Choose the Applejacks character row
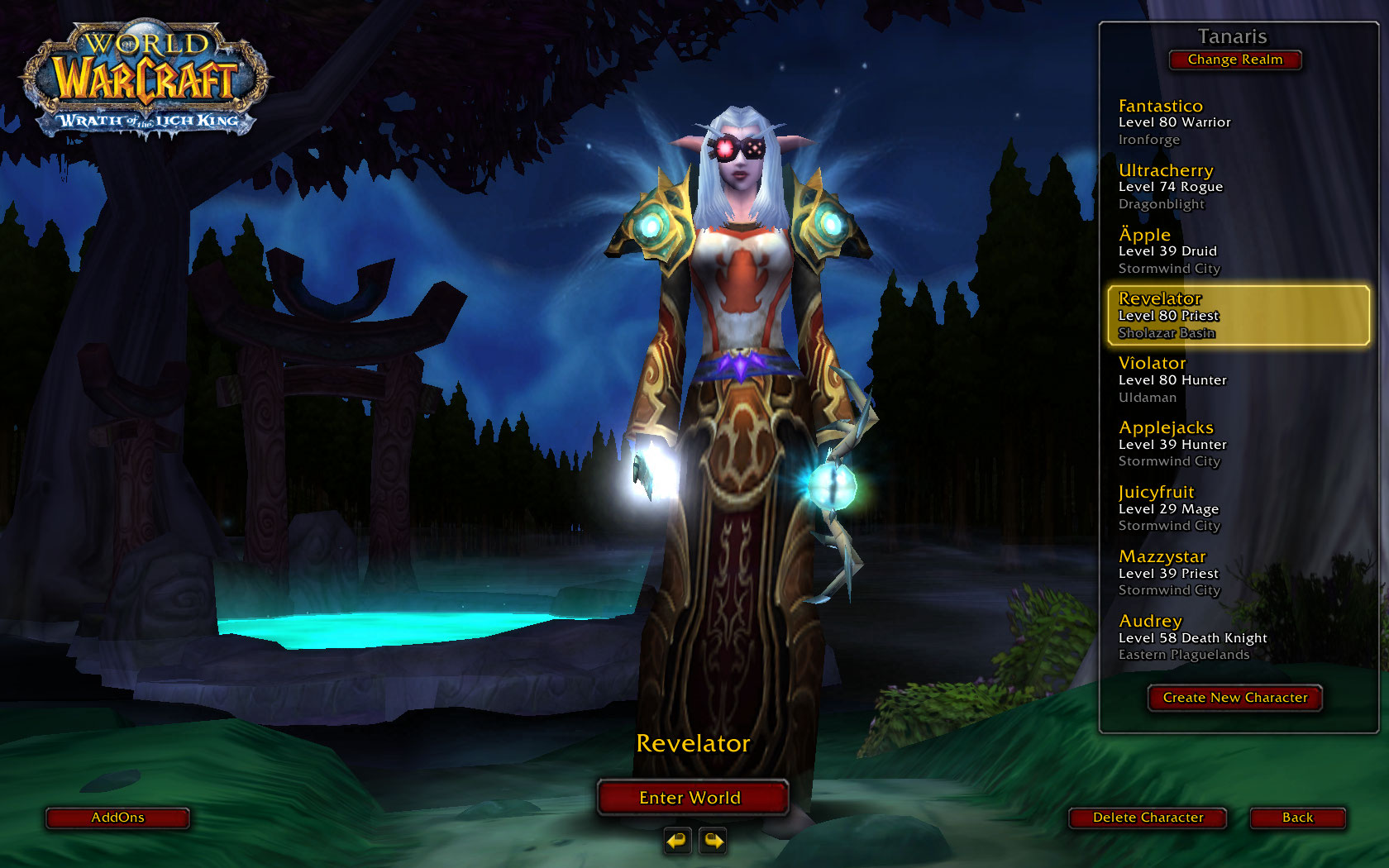Viewport: 1389px width, 868px height. point(1236,444)
